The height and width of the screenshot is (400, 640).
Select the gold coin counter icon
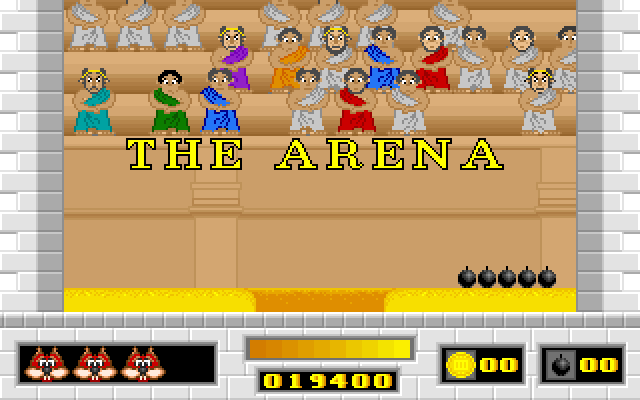pyautogui.click(x=461, y=364)
